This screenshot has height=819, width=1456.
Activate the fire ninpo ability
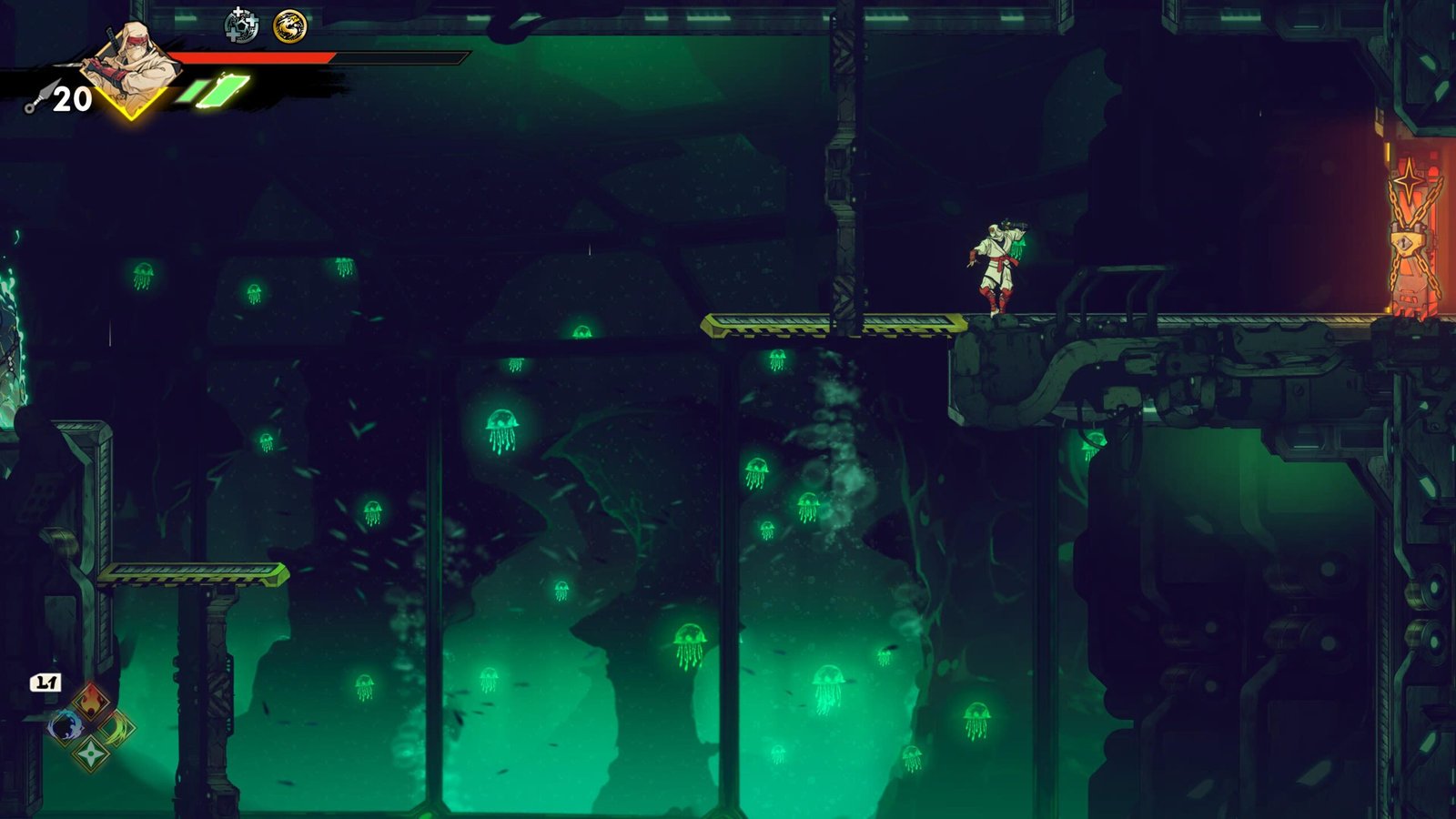[x=90, y=701]
